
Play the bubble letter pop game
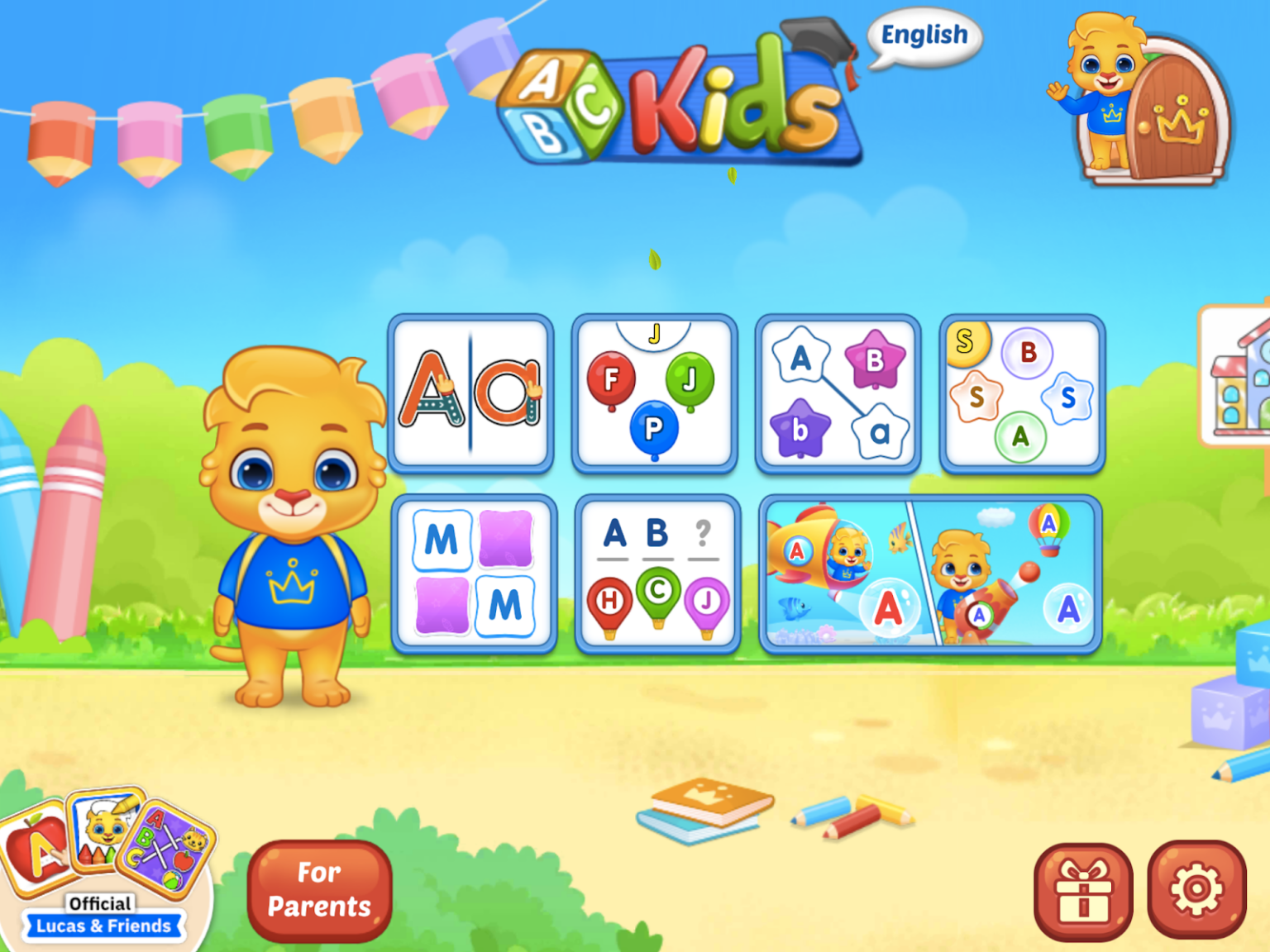[x=1020, y=394]
